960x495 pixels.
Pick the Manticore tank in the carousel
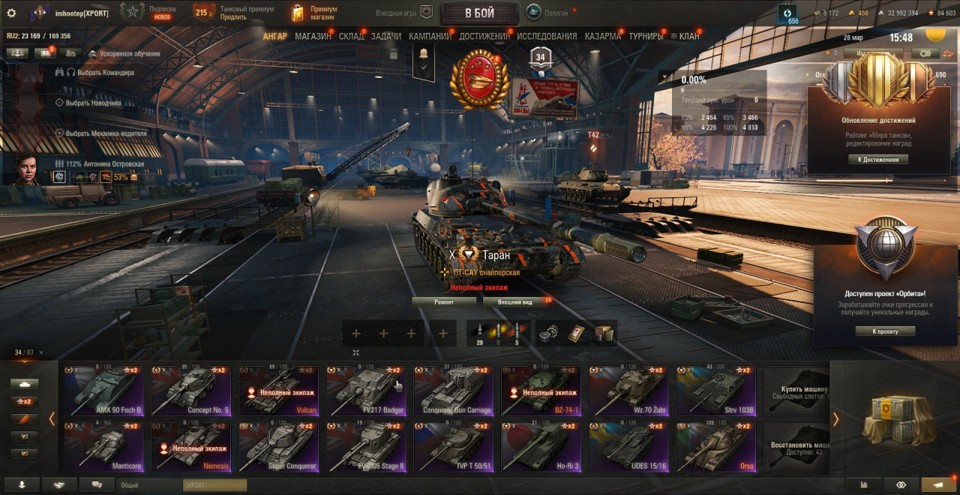tap(102, 446)
